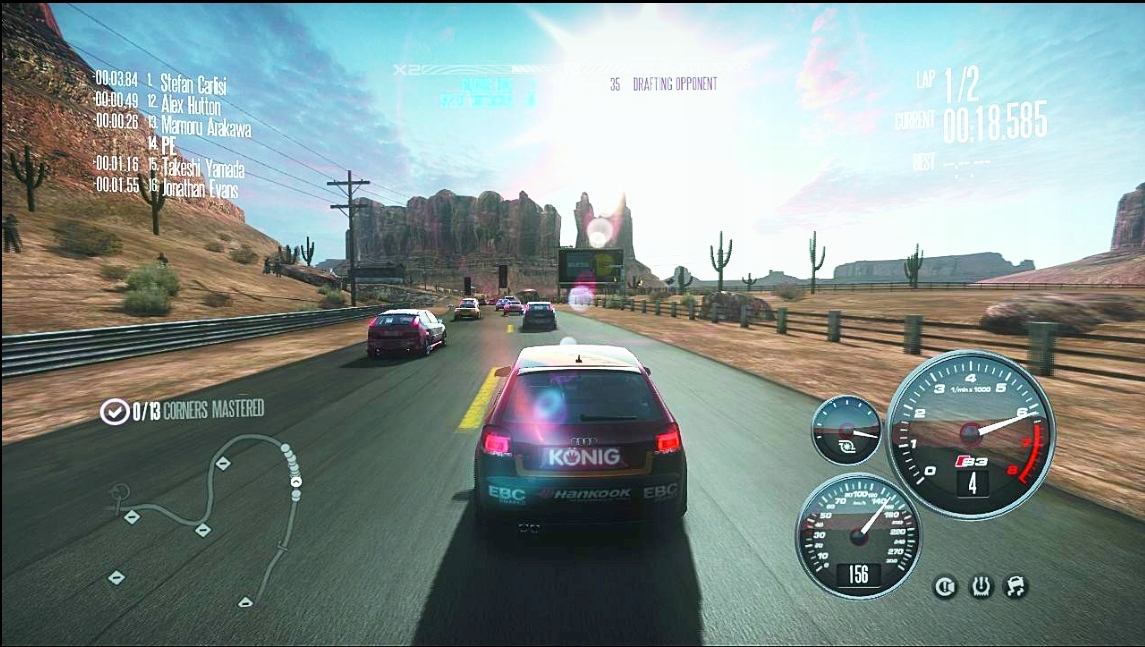Image resolution: width=1145 pixels, height=647 pixels.
Task: Select Alex Hutton's standings row
Action: coord(190,104)
